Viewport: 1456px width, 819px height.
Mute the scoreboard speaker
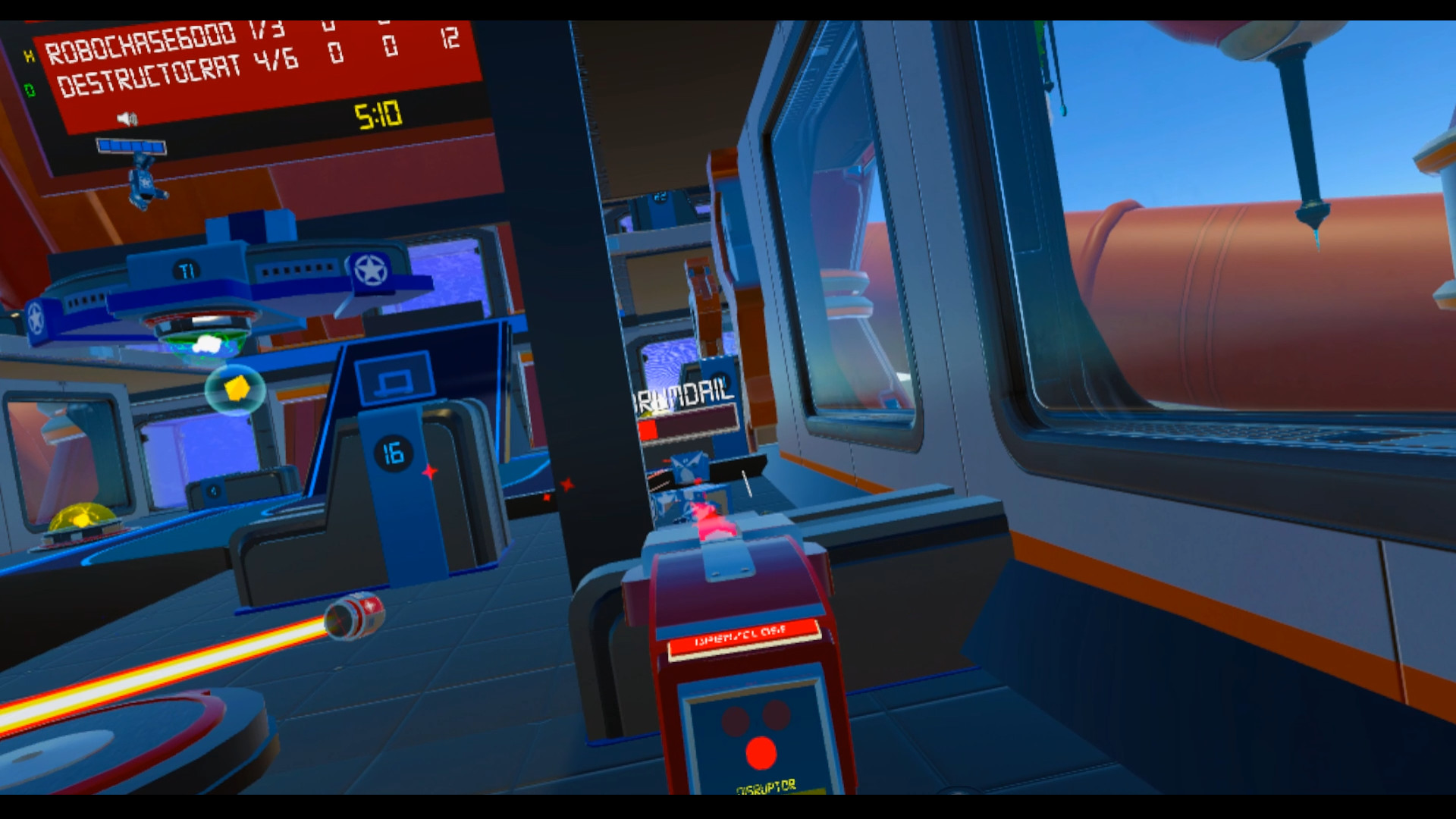(127, 119)
